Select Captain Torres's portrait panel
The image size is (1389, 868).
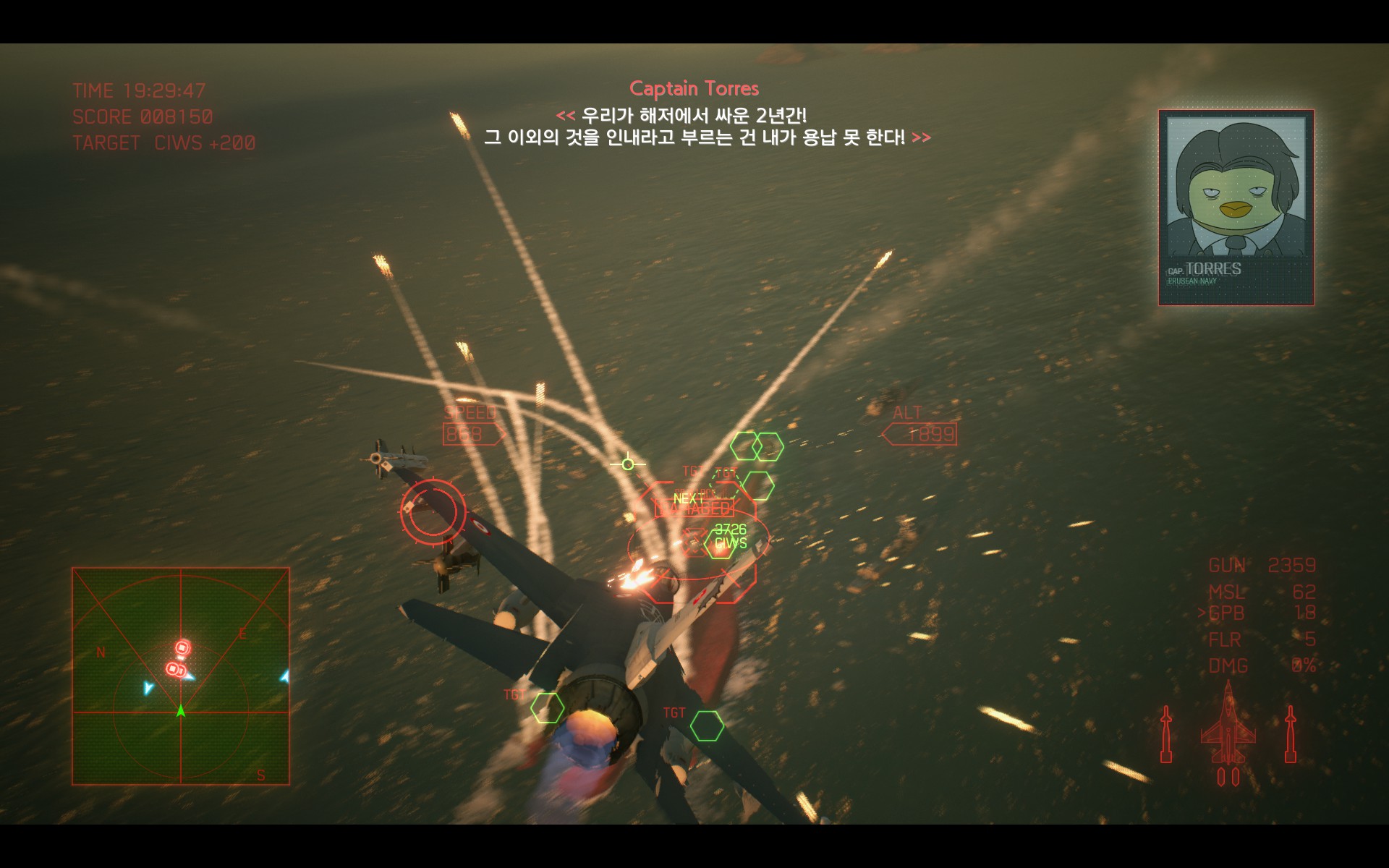point(1236,208)
